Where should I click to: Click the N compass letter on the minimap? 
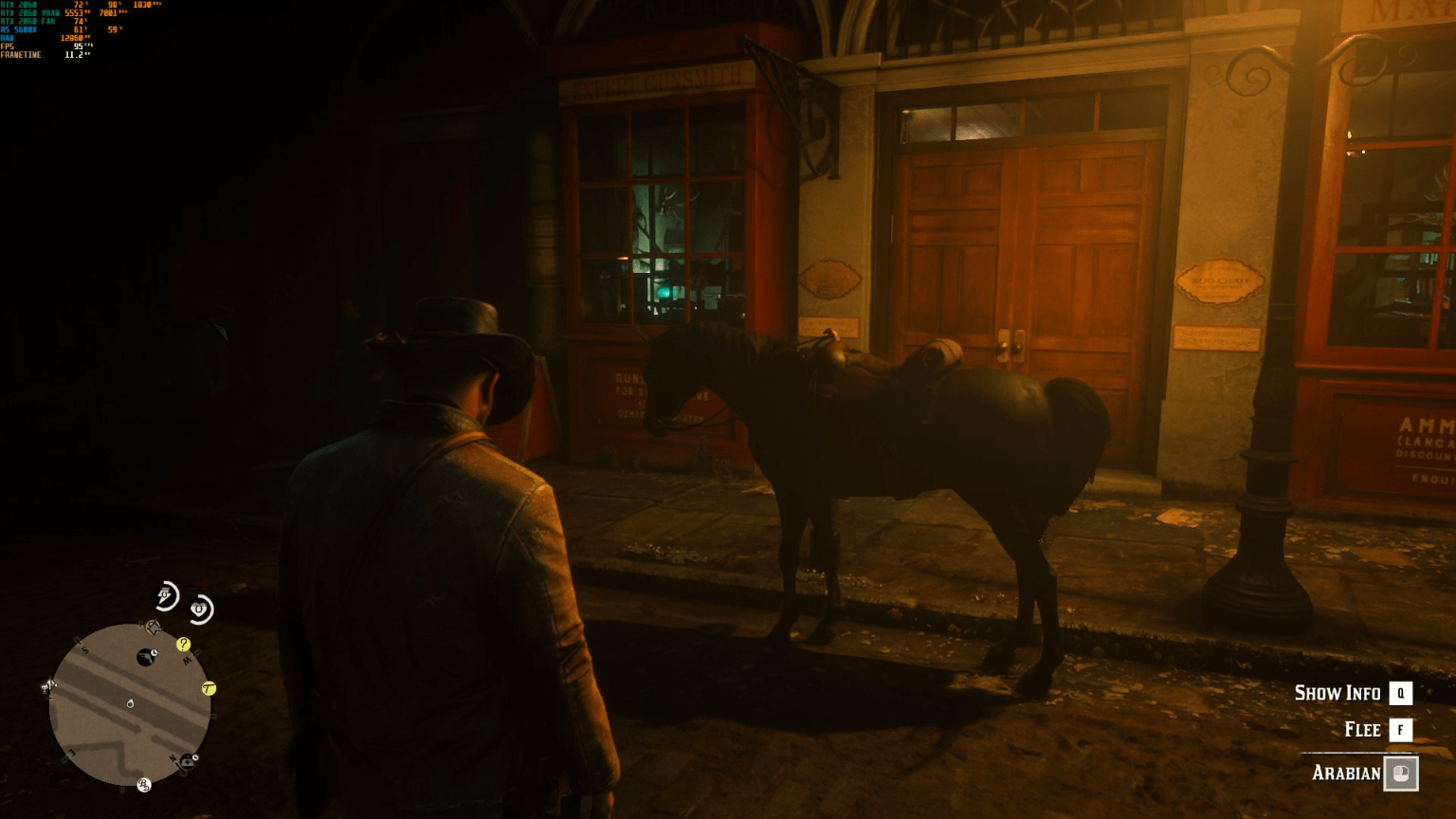tap(172, 758)
